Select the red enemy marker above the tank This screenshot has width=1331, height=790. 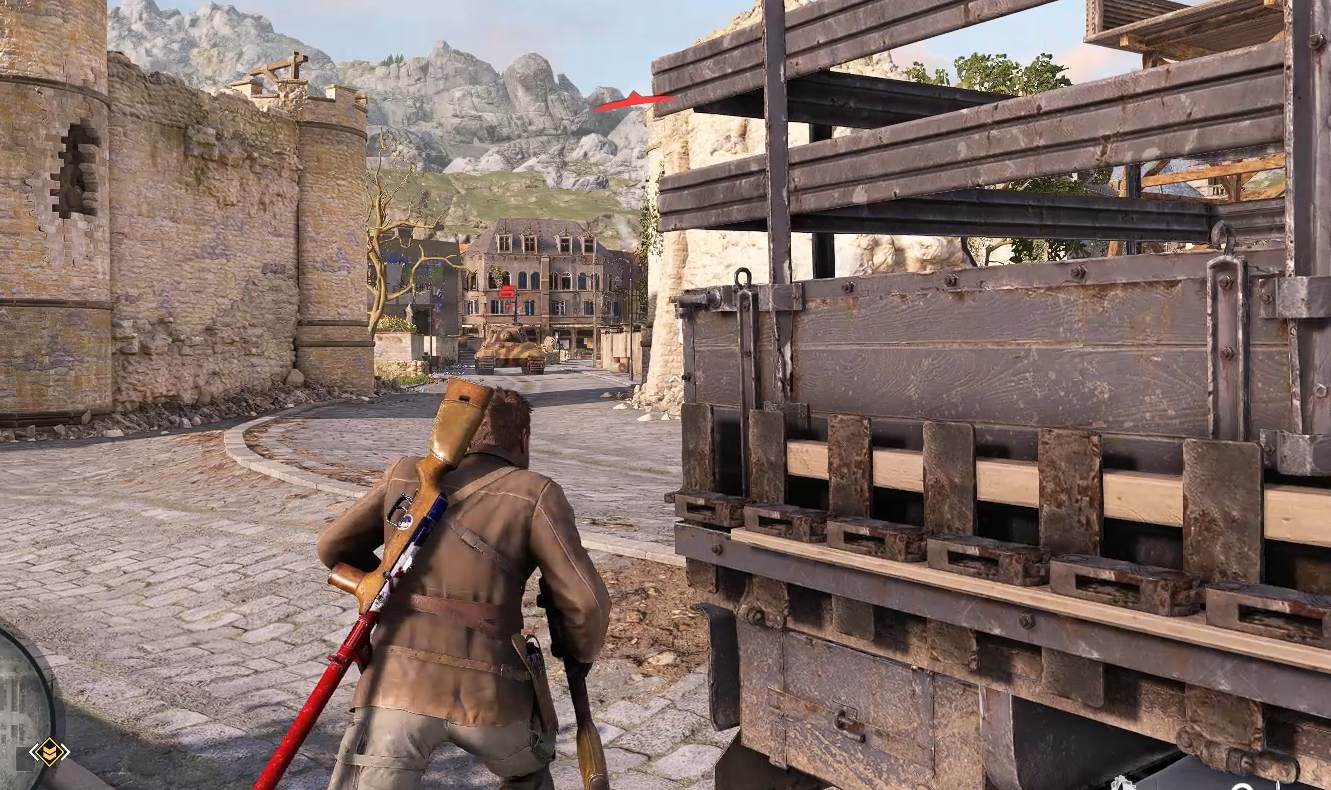[x=506, y=292]
